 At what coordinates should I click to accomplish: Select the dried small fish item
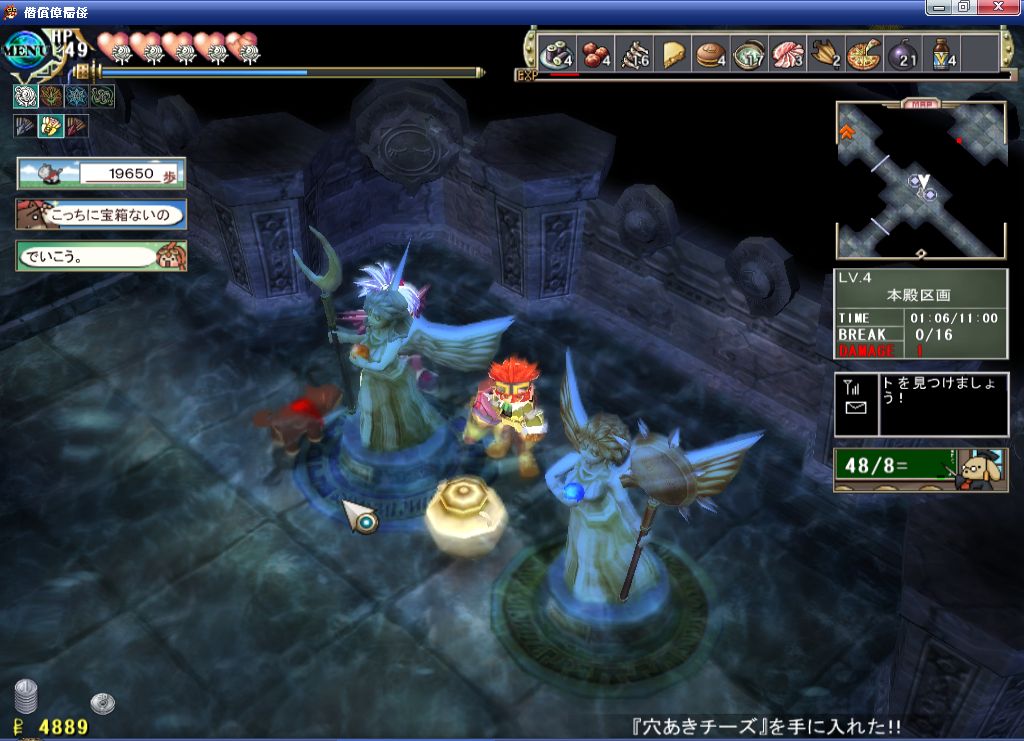(634, 53)
